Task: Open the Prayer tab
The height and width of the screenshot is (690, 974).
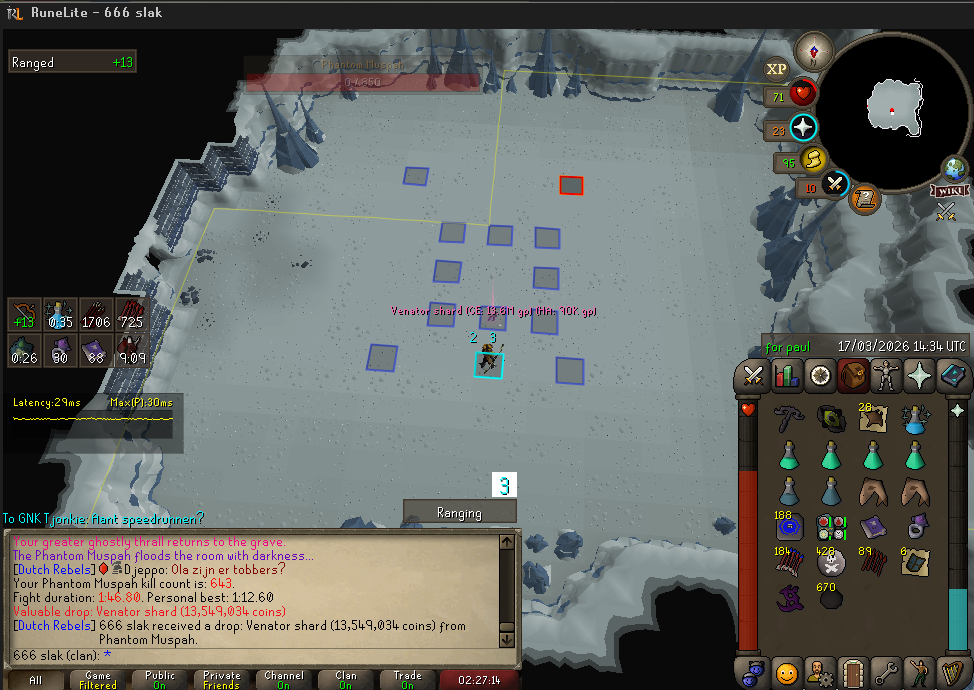Action: click(x=920, y=376)
